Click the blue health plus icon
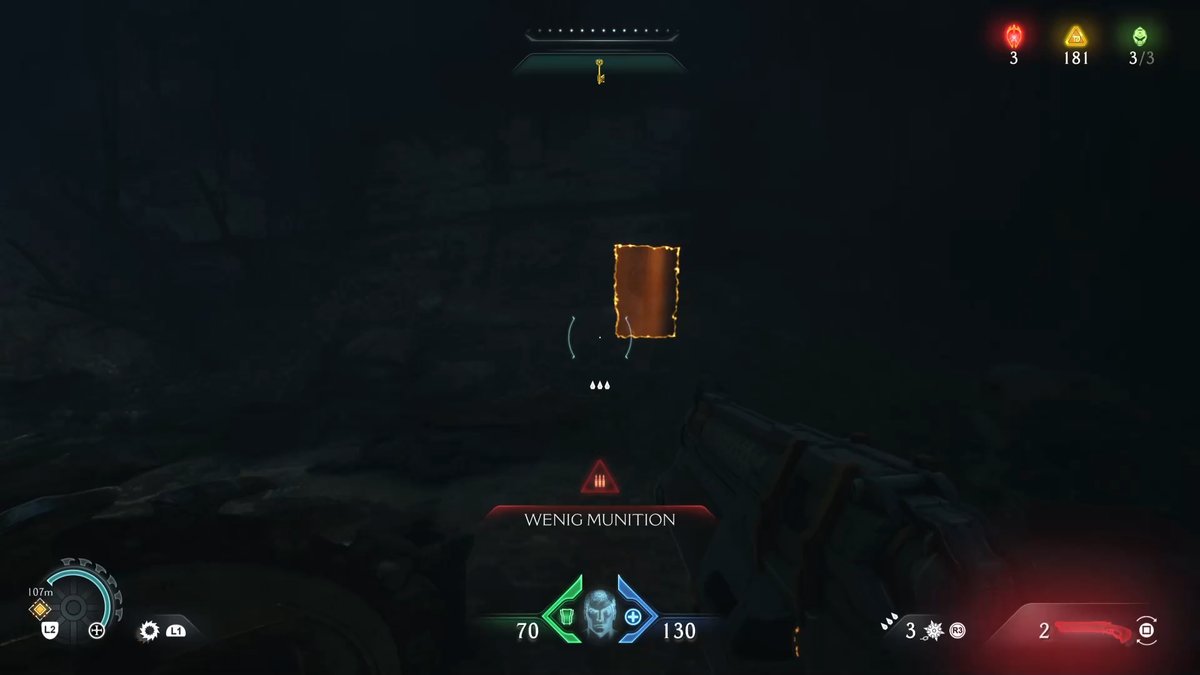Viewport: 1200px width, 675px height. coord(633,617)
